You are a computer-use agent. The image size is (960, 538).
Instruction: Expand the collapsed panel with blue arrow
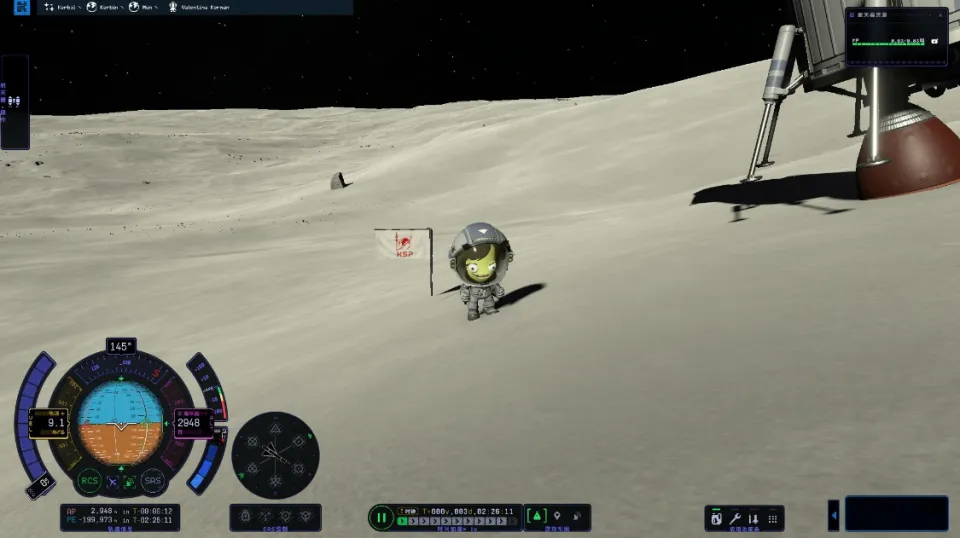coord(834,515)
